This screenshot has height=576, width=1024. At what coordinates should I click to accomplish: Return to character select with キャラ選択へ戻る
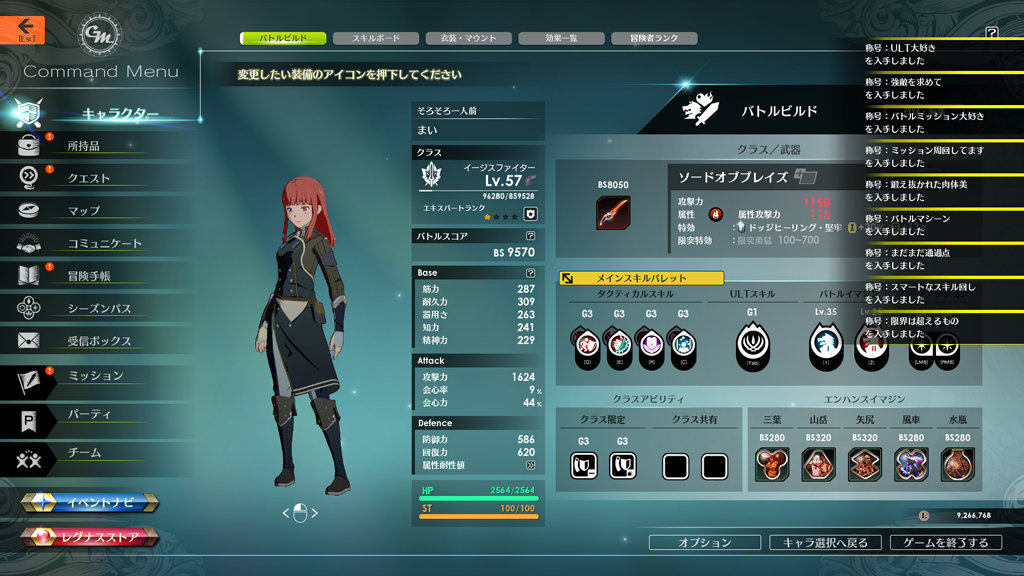(x=825, y=542)
